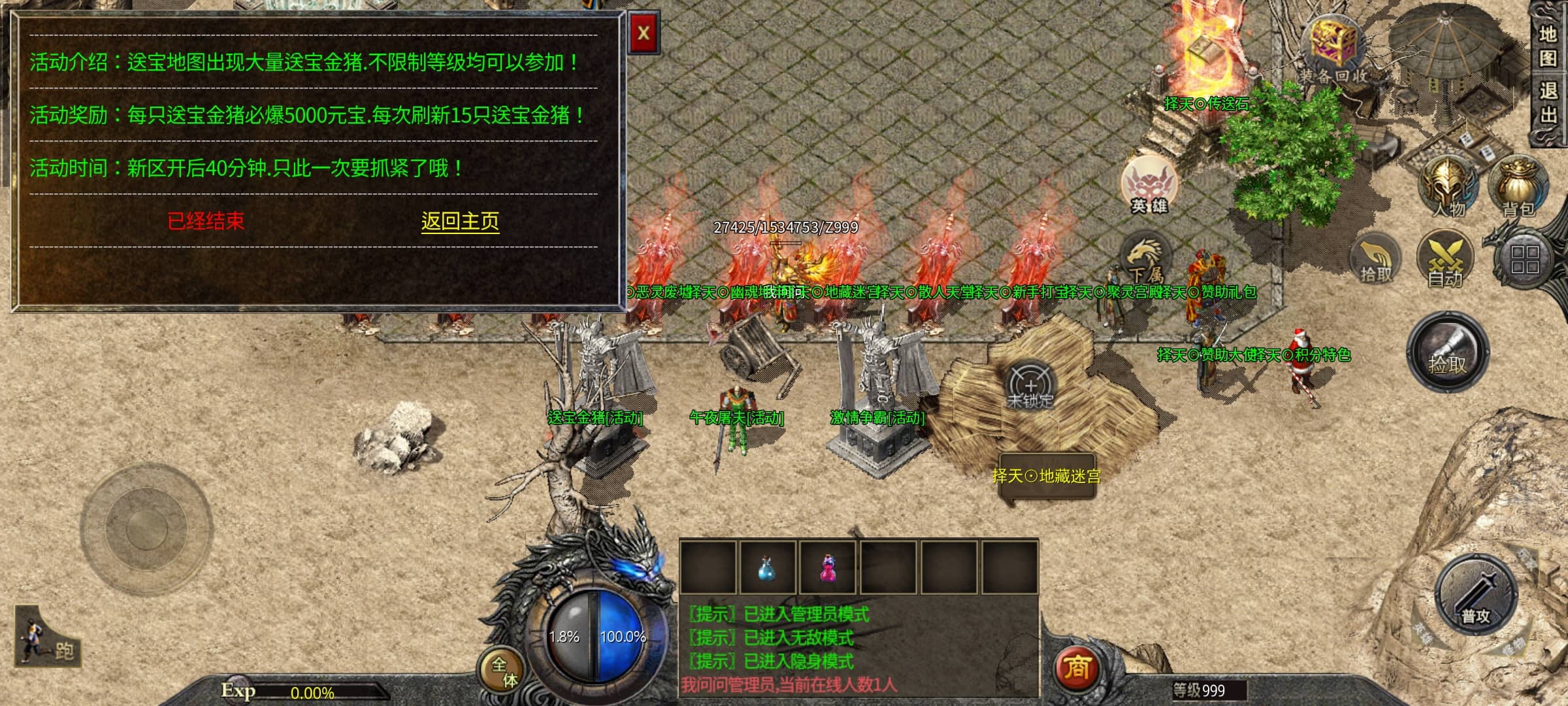Open the 地图 map button
The image size is (1568, 706).
(x=1548, y=46)
